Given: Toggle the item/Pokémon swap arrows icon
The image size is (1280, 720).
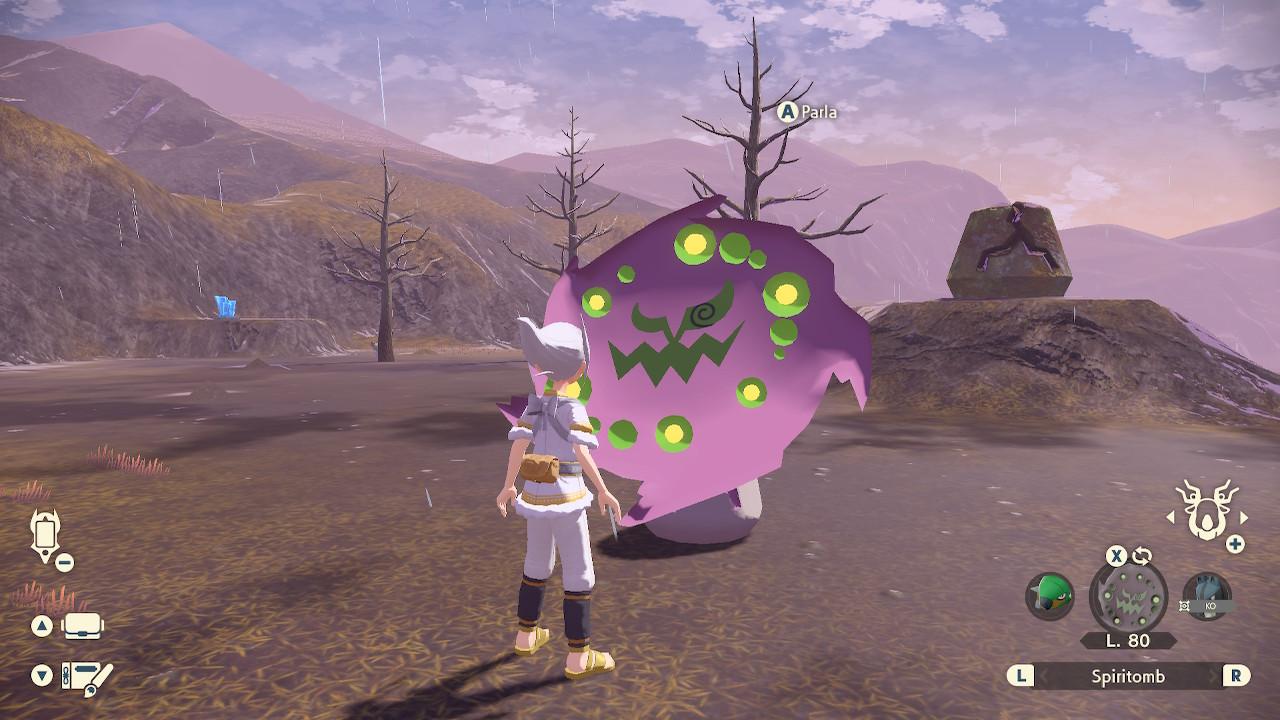Looking at the screenshot, I should pyautogui.click(x=1142, y=556).
